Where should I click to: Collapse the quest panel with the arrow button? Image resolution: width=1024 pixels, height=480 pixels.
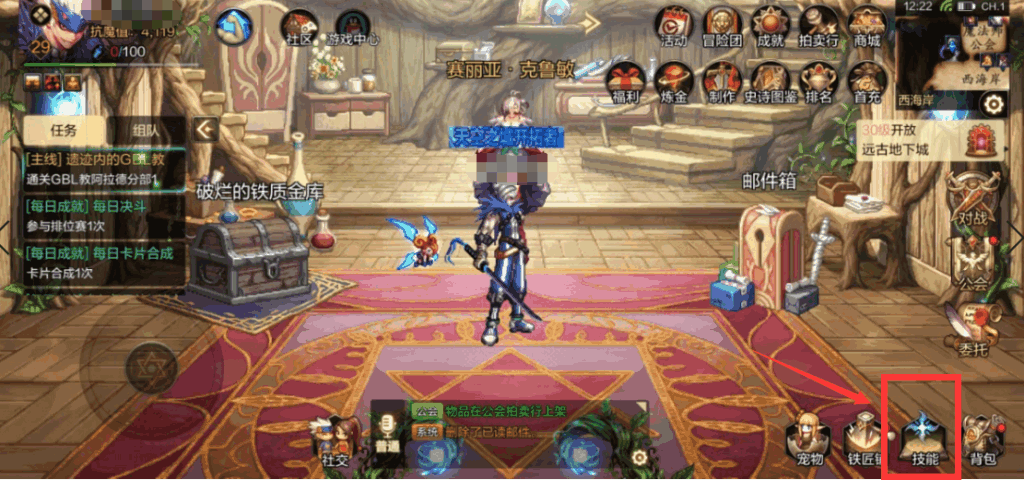(205, 129)
